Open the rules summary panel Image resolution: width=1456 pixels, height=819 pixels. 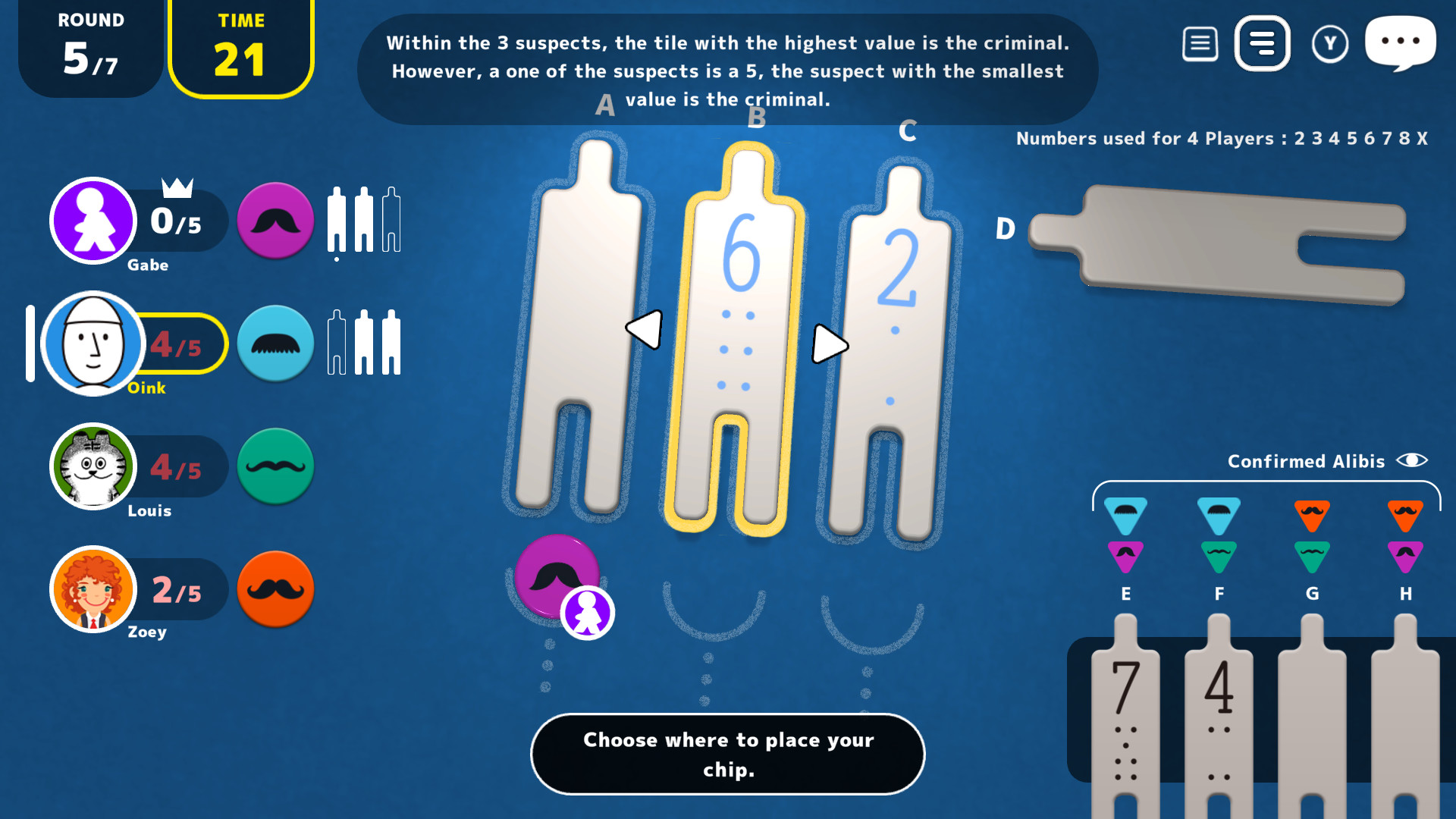(x=1262, y=43)
